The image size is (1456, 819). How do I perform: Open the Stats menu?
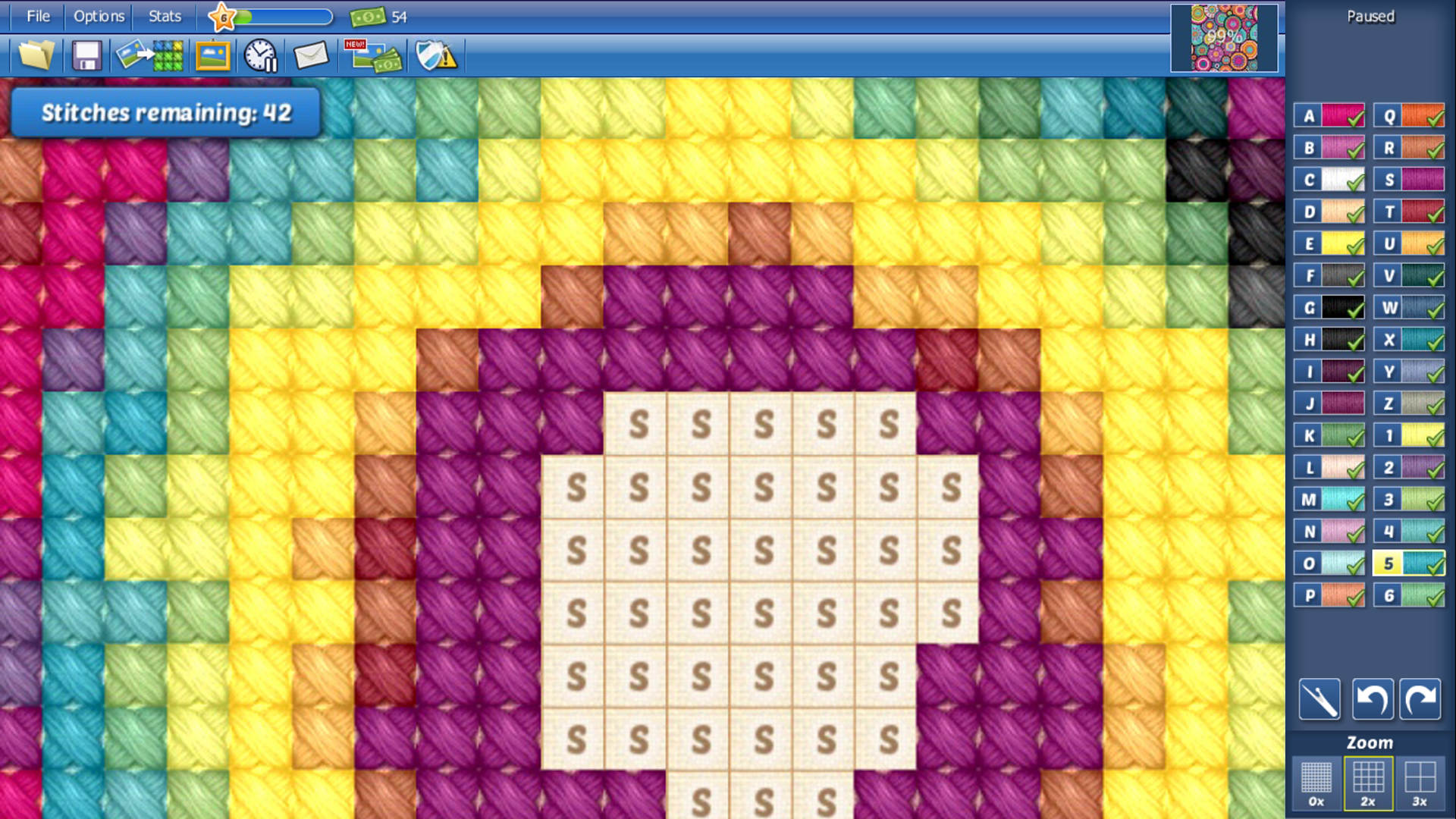point(163,16)
